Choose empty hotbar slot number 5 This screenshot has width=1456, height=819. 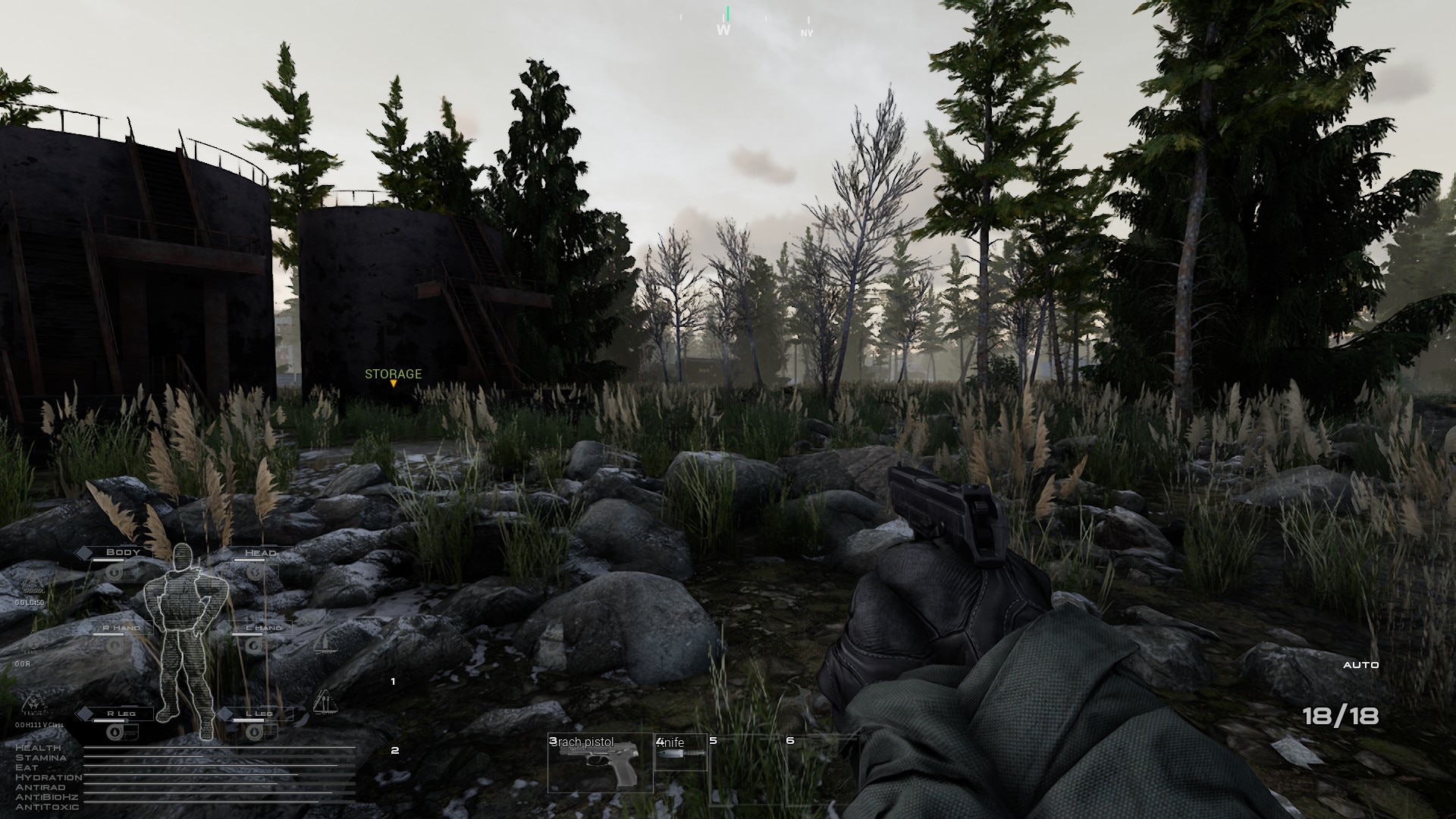(745, 766)
